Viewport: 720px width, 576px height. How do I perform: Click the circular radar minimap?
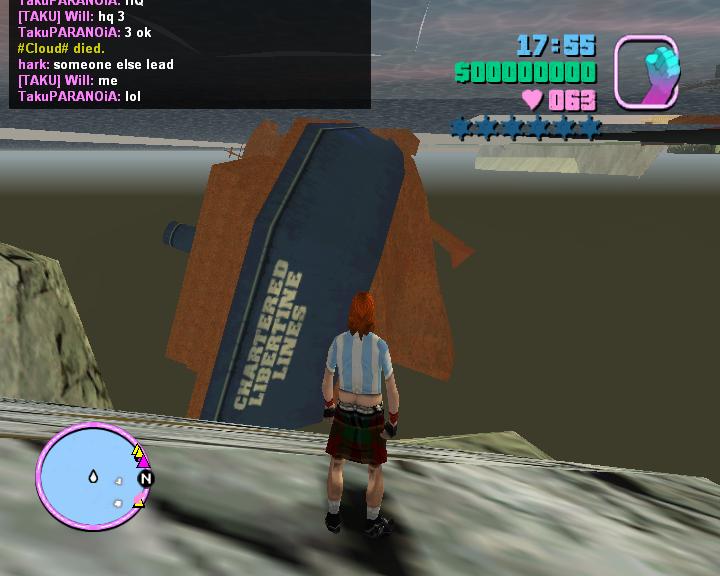(x=90, y=477)
